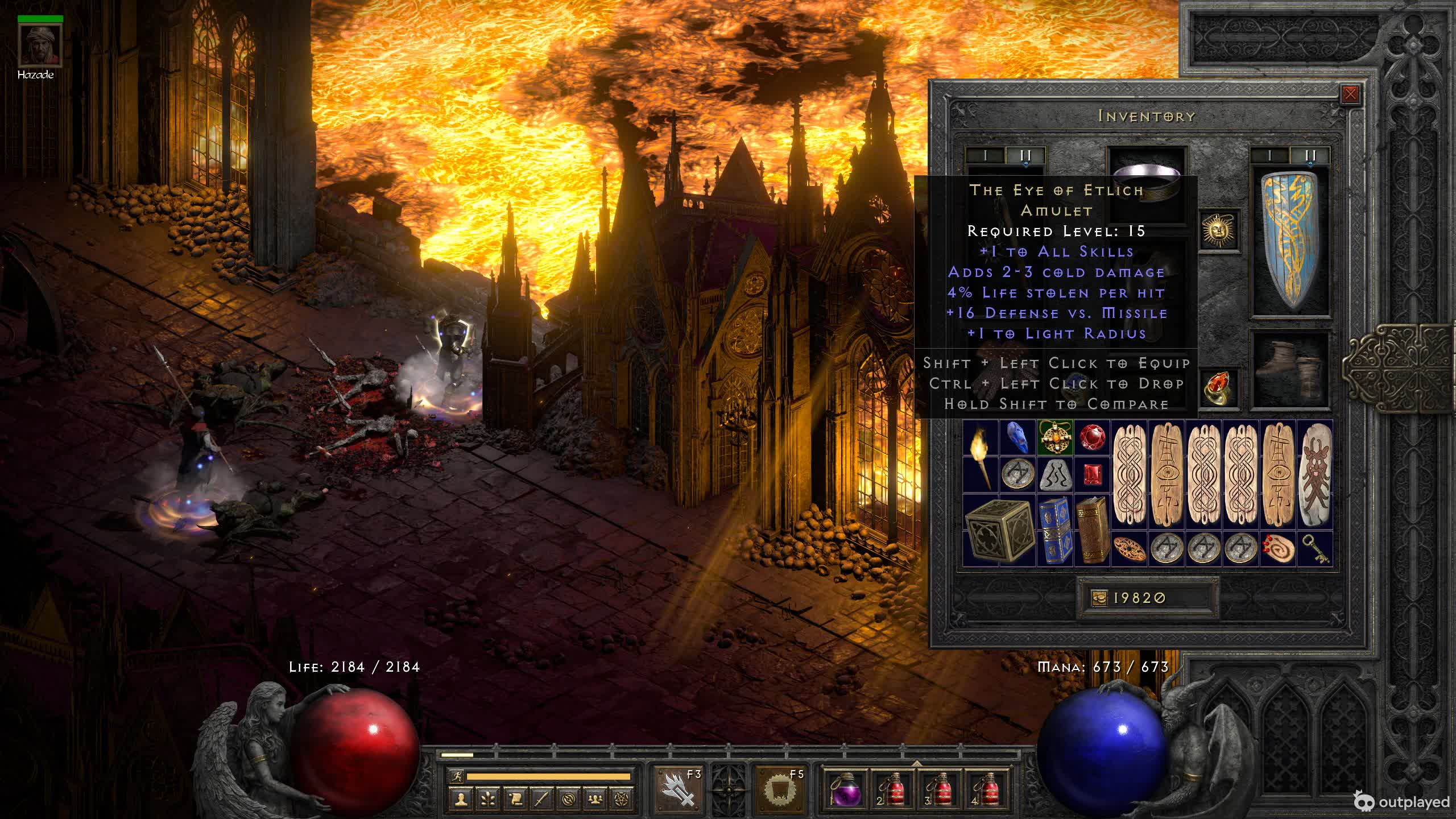Open the character screen from the mini menu
This screenshot has width=1456, height=819.
(461, 800)
